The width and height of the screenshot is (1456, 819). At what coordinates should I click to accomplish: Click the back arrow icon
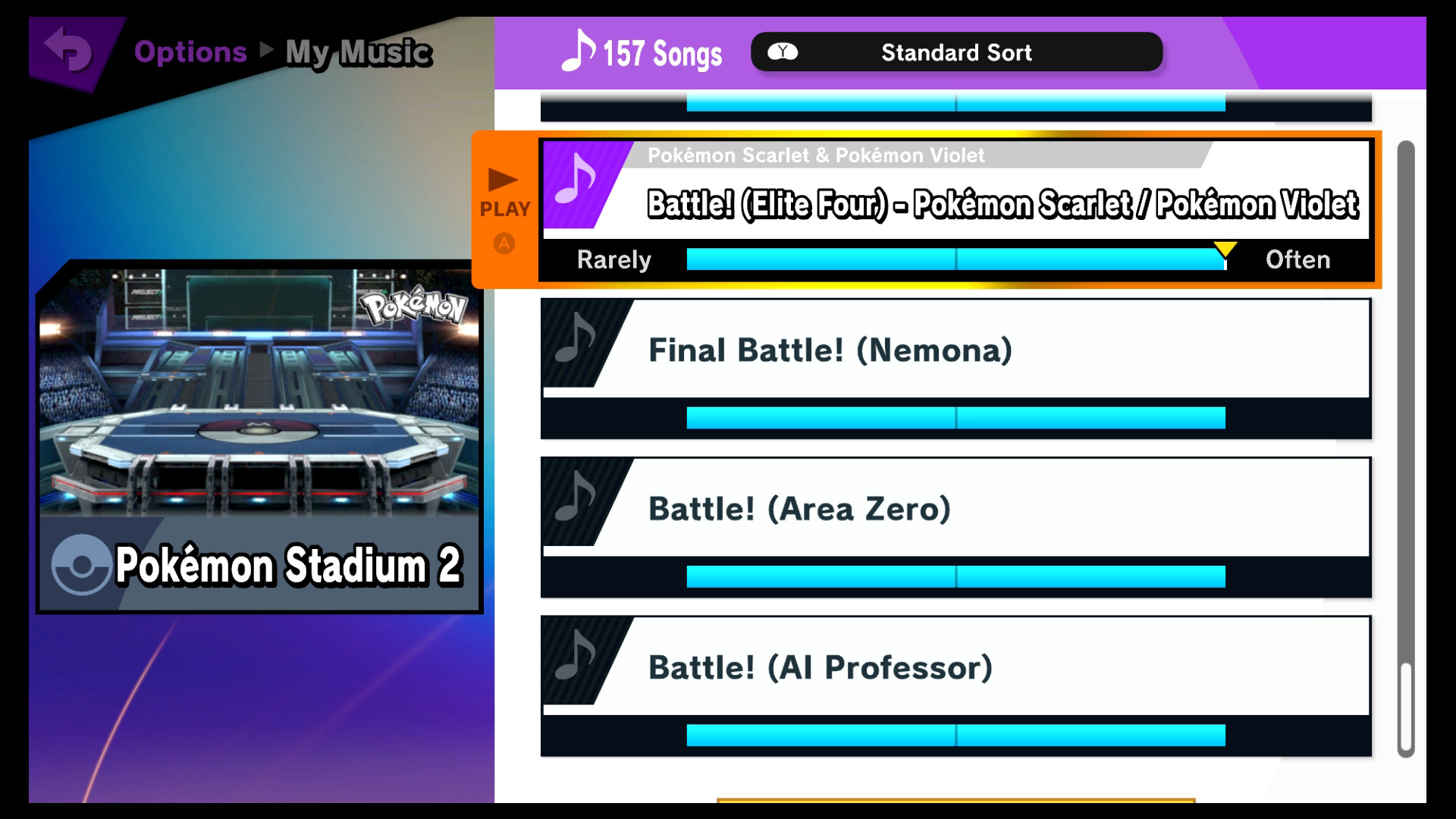pos(64,51)
